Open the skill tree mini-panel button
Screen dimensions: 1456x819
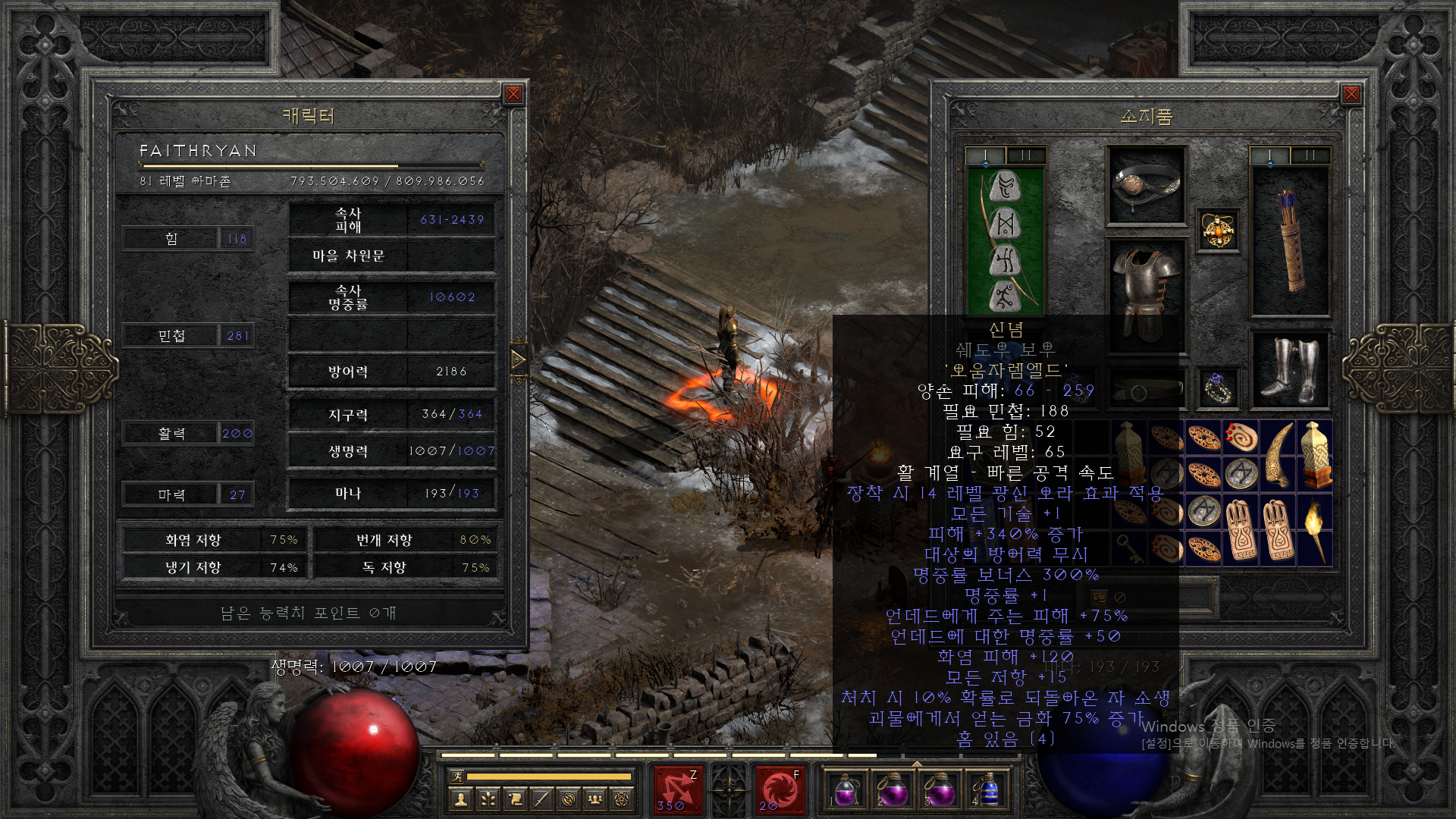488,799
